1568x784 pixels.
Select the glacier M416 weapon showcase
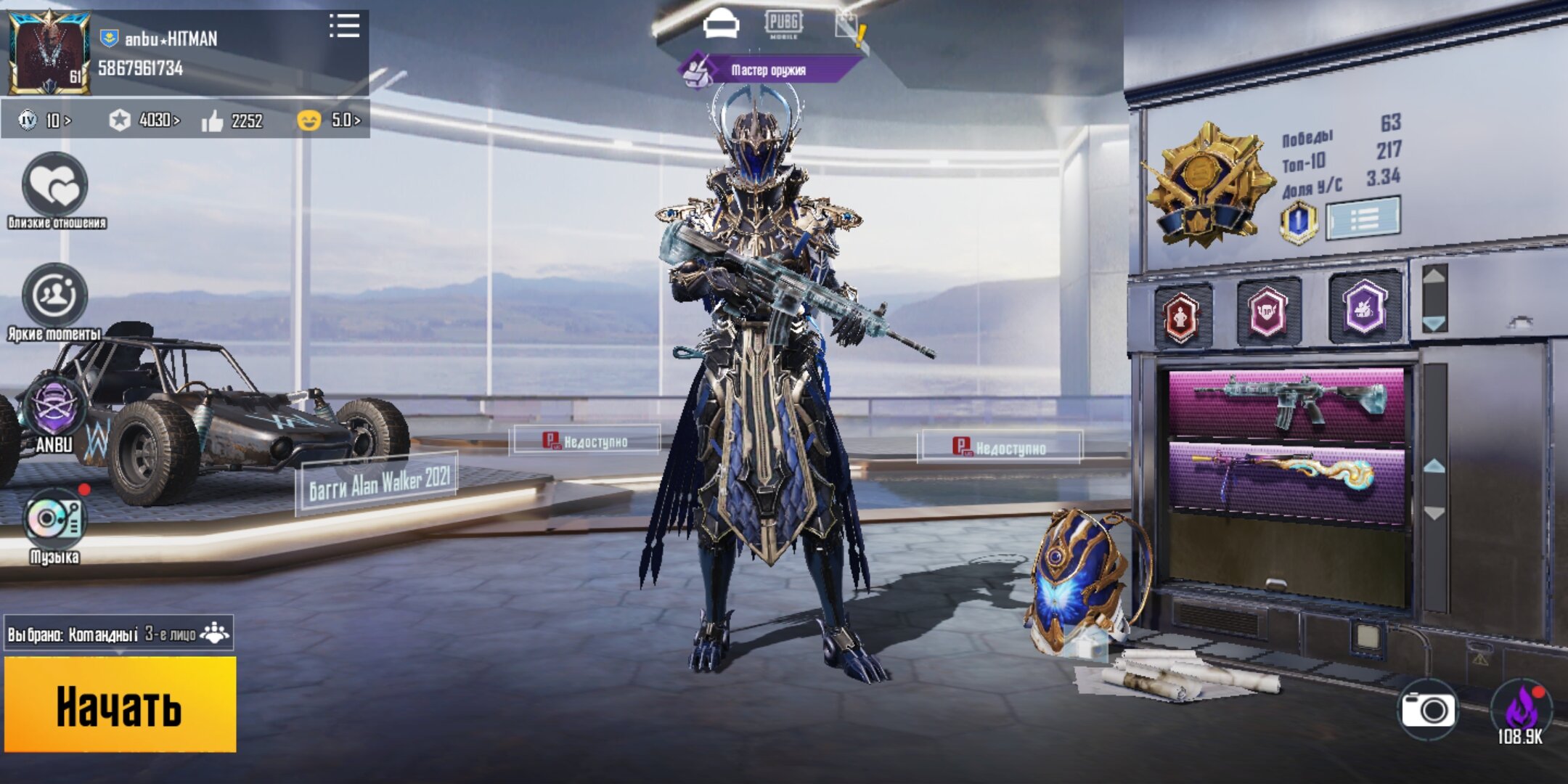(x=1286, y=404)
